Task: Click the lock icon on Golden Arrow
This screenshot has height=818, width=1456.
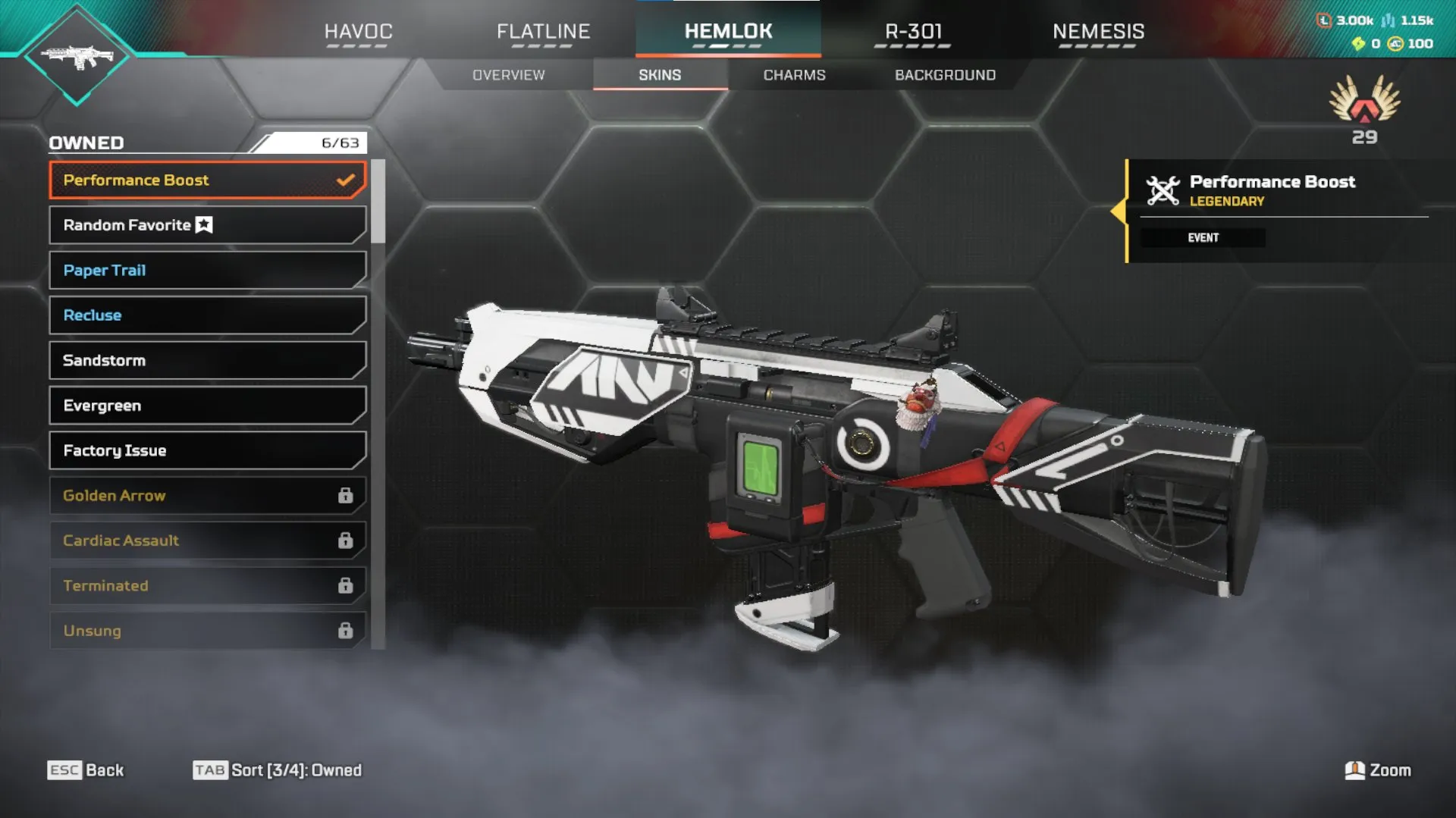Action: (x=346, y=495)
